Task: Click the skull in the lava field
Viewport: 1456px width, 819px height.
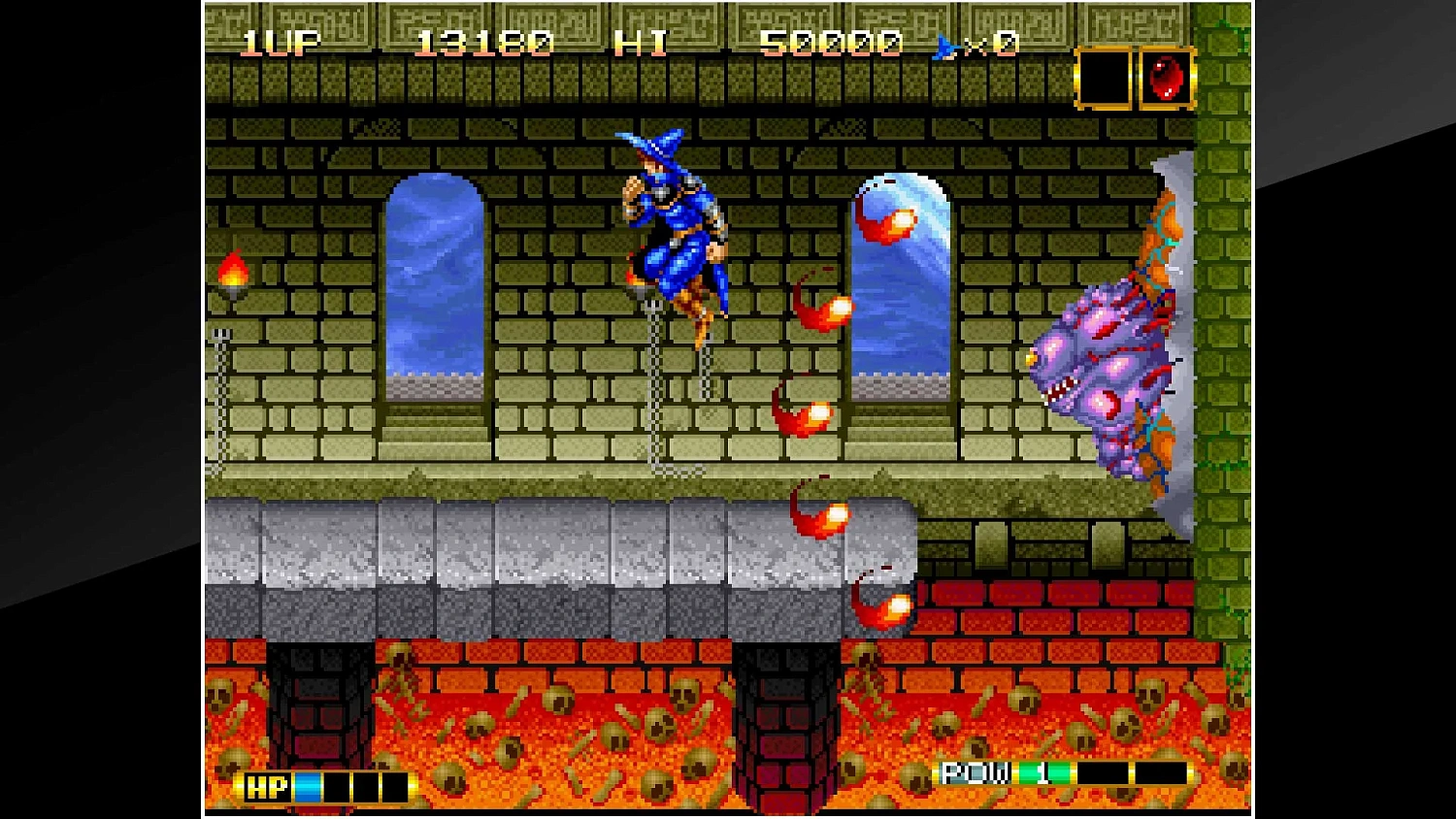Action: point(558,699)
